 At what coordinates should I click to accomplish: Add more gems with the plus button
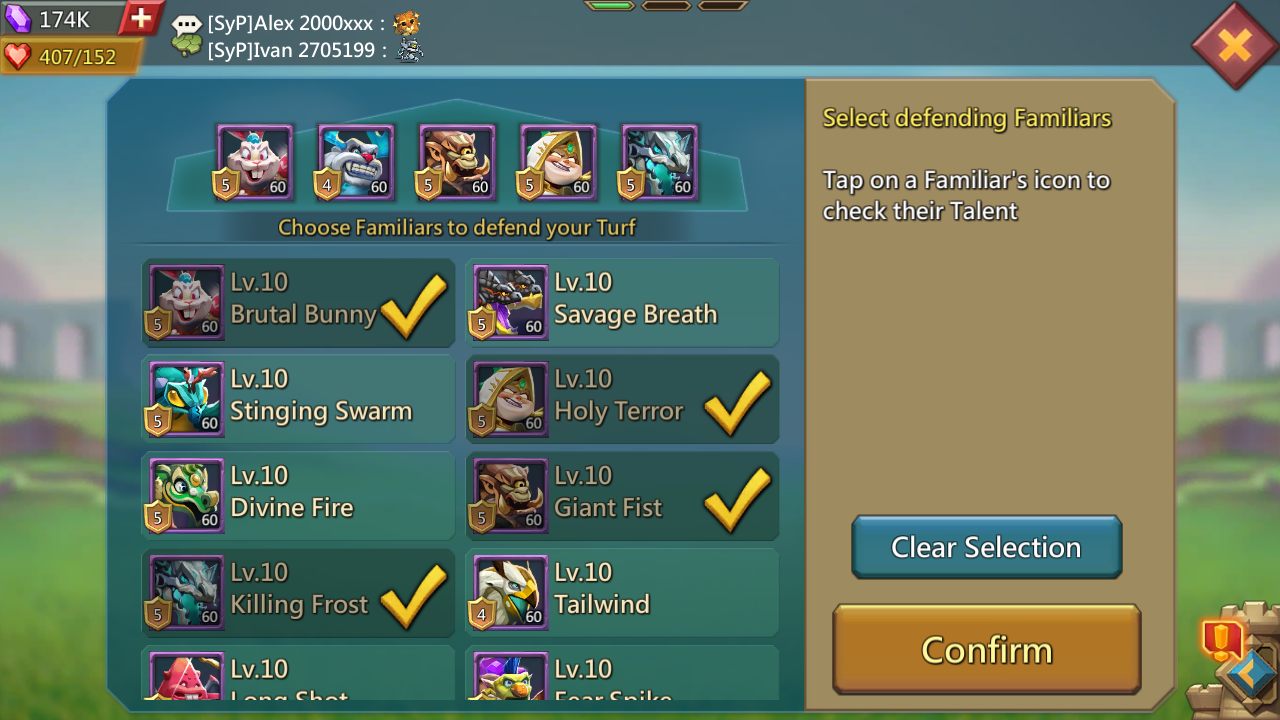coord(141,18)
